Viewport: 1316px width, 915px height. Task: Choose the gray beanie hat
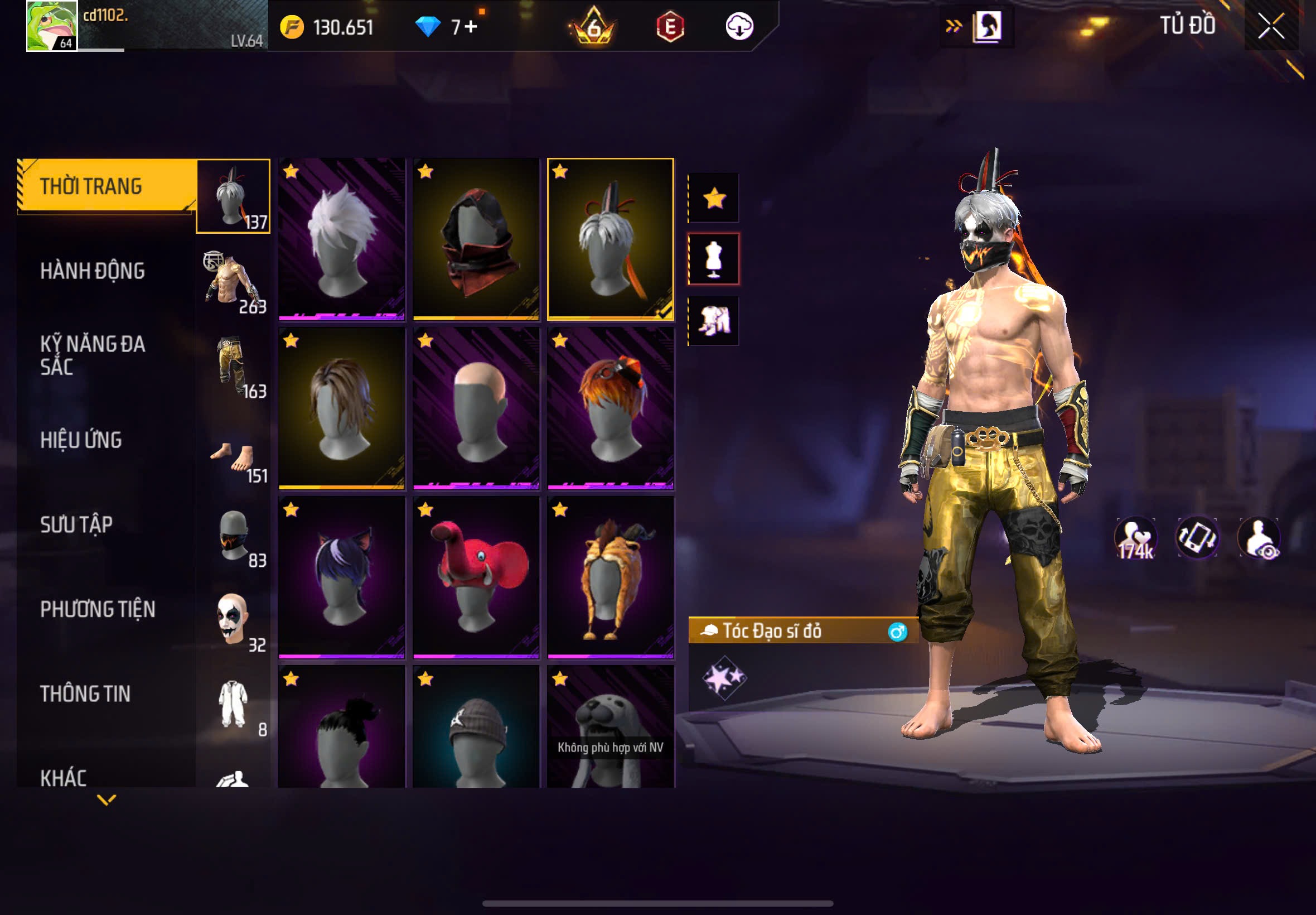(x=476, y=727)
